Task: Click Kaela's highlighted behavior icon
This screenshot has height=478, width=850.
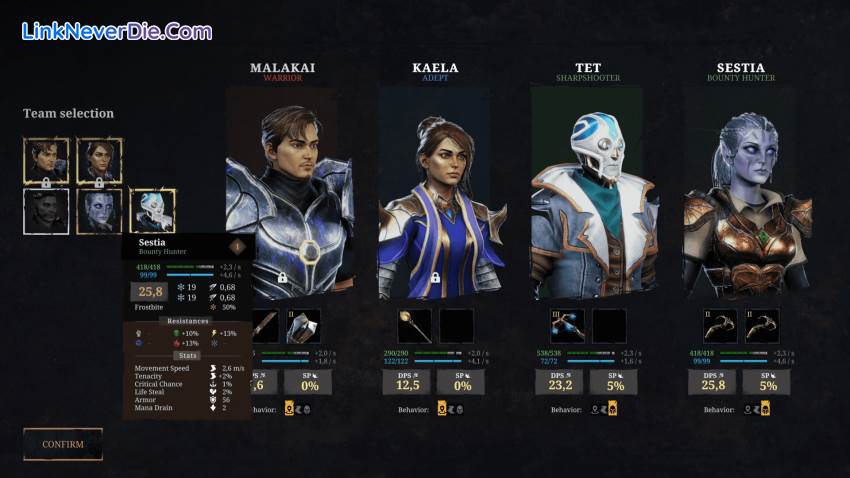Action: (x=442, y=409)
